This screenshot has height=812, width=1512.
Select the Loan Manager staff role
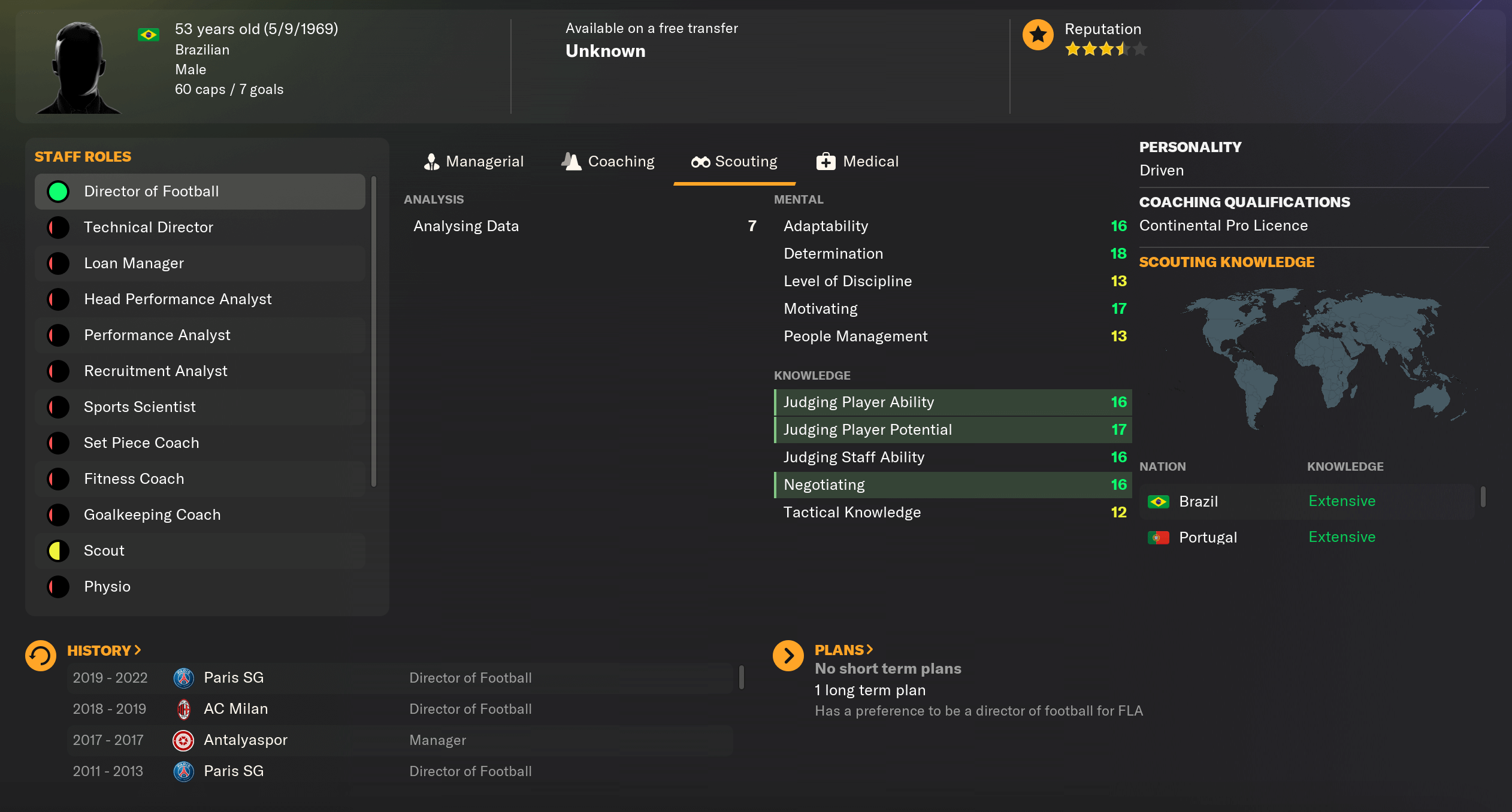(x=134, y=263)
